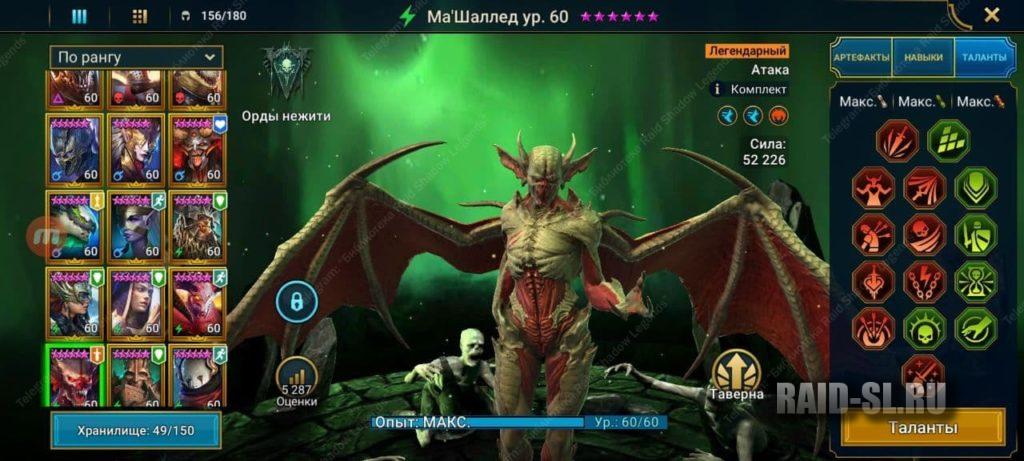
Task: Inspect the green hourglass talent icon
Action: [973, 282]
